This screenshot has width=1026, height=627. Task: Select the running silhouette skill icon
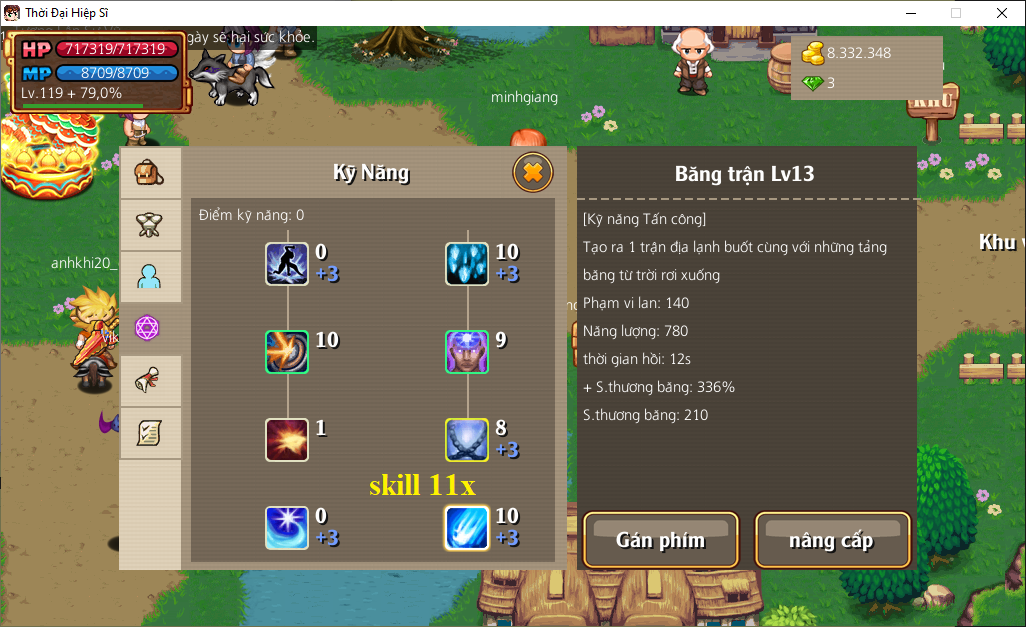coord(287,264)
